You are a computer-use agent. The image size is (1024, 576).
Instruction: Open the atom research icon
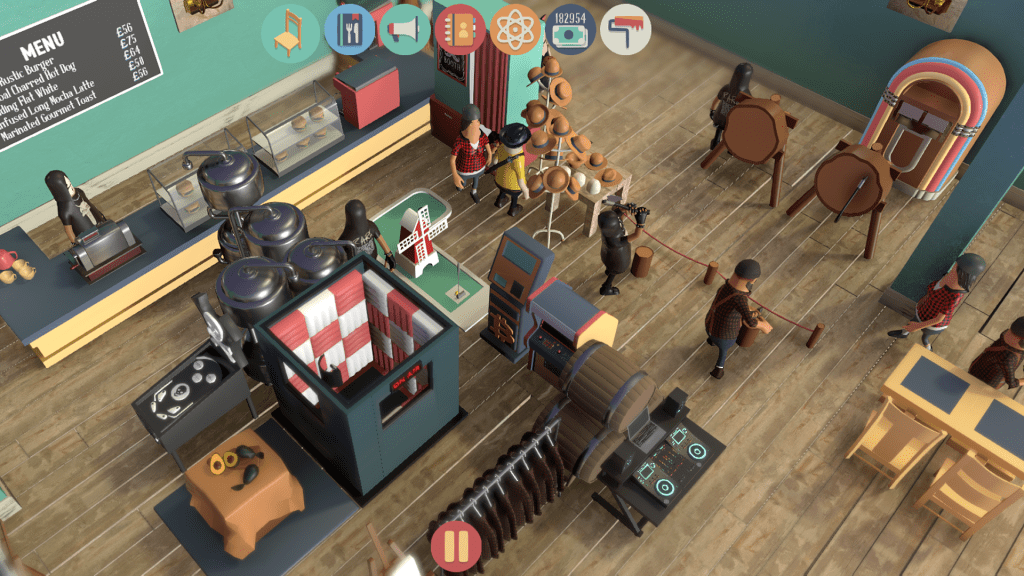[x=515, y=30]
